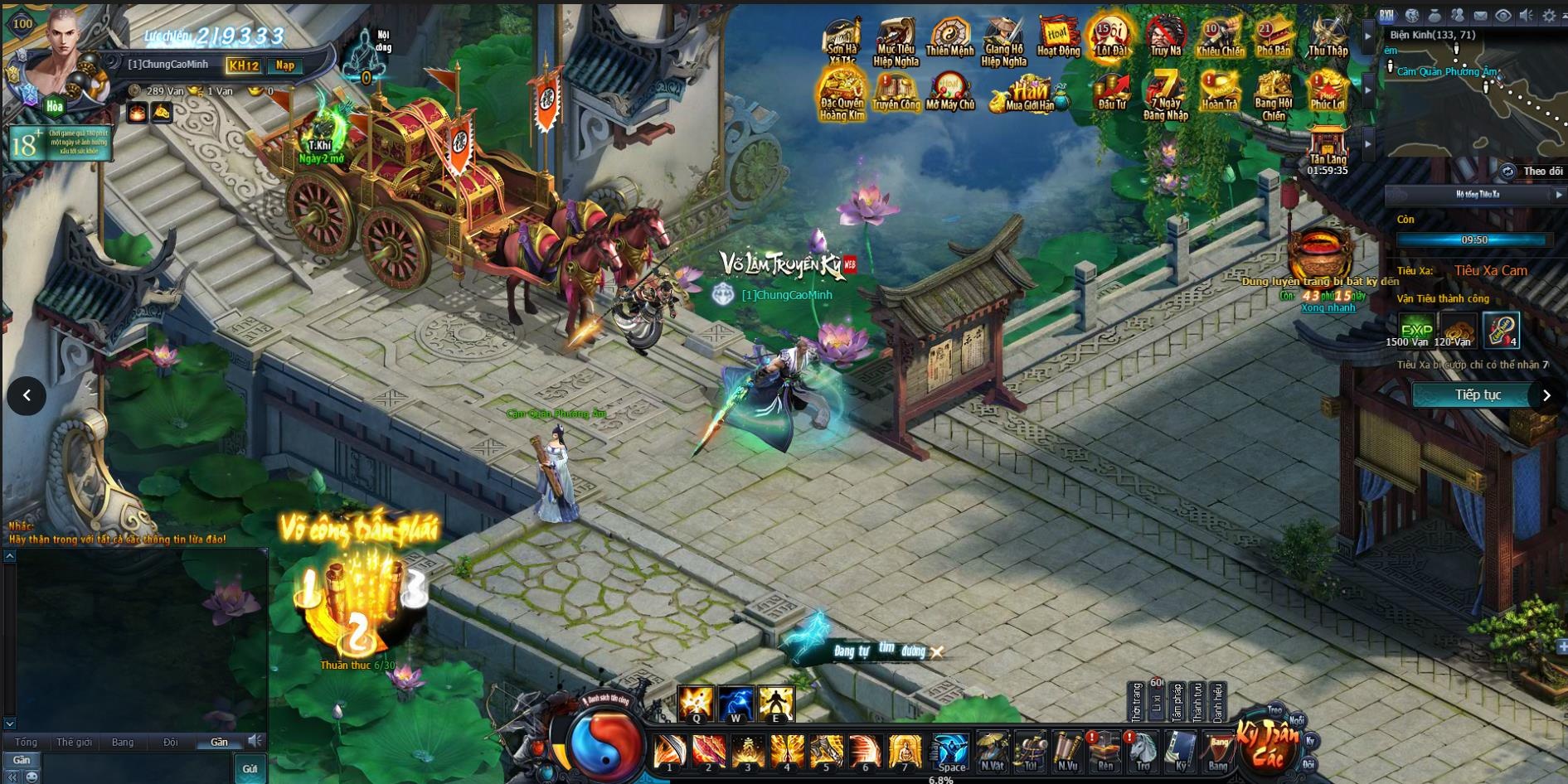Click the Tiếp tục button

1478,395
